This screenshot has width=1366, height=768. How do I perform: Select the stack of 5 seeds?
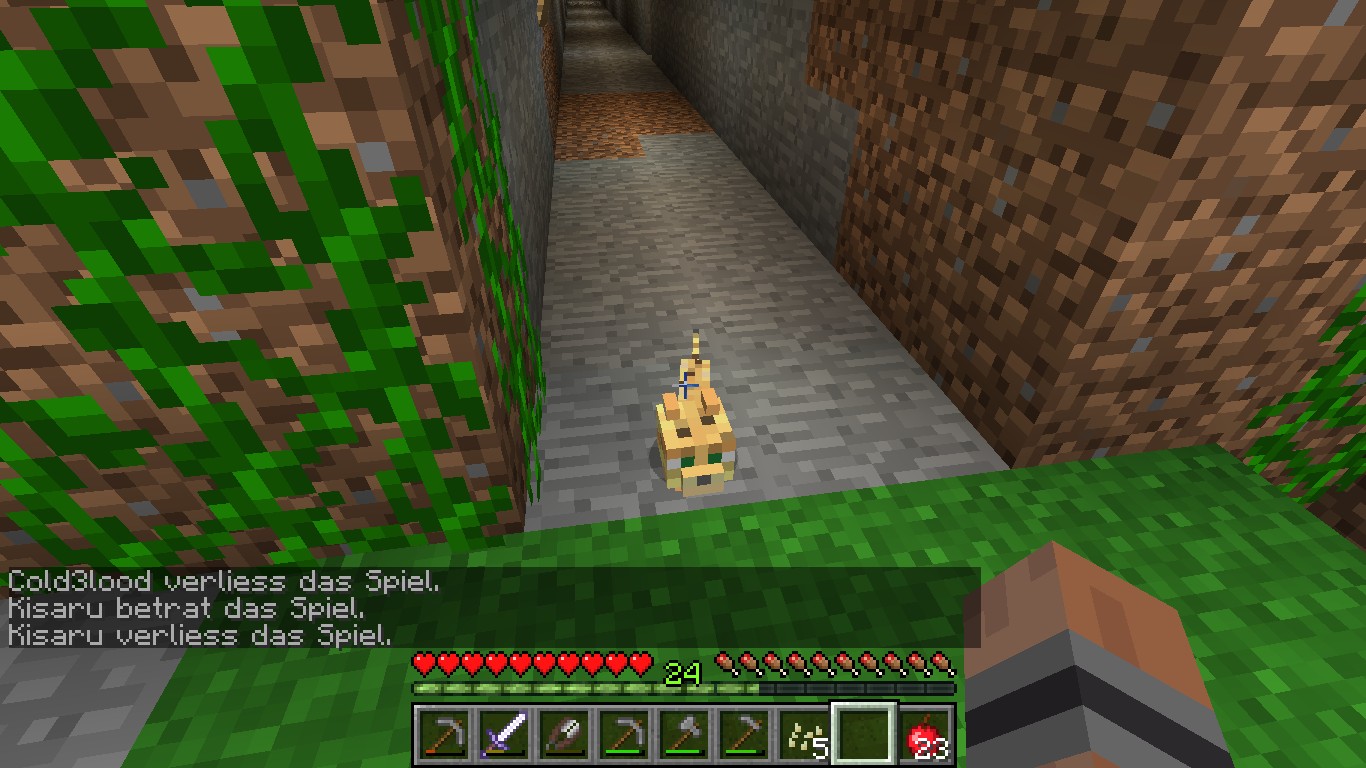tap(805, 736)
